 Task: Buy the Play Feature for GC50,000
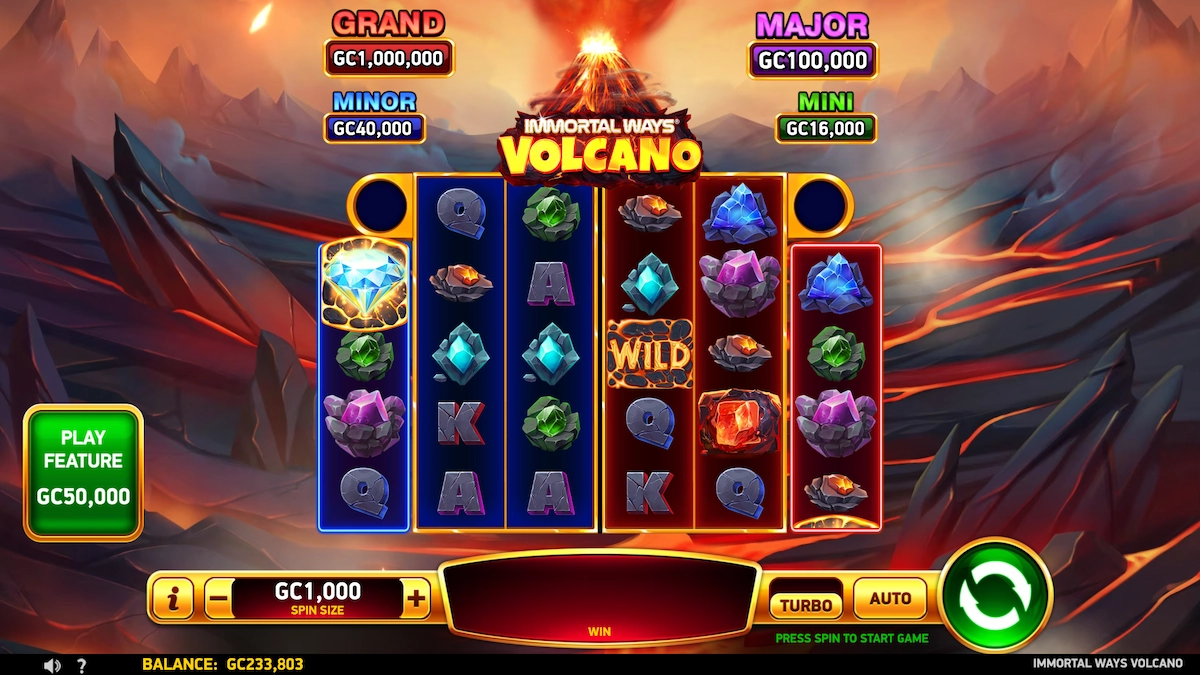tap(84, 472)
